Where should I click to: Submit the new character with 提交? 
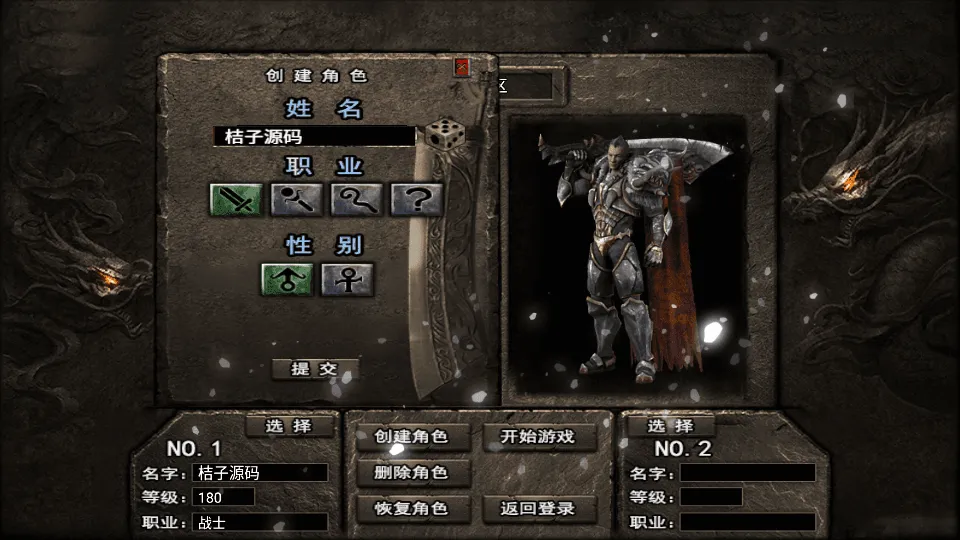[x=314, y=368]
